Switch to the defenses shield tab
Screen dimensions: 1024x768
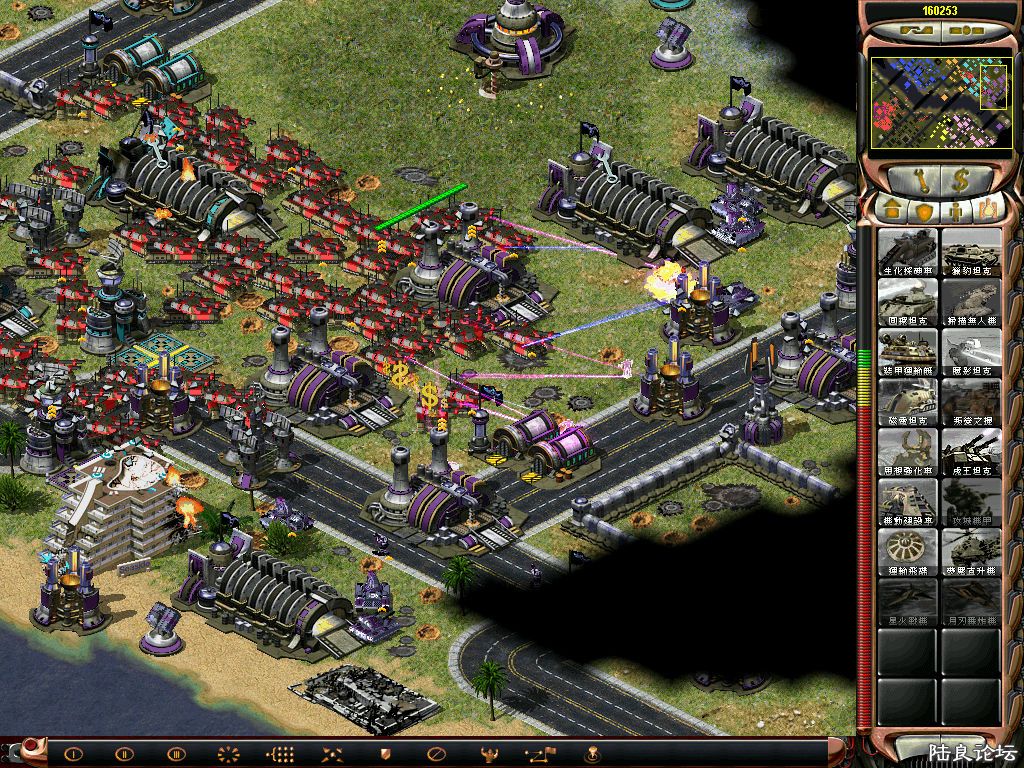pos(924,211)
